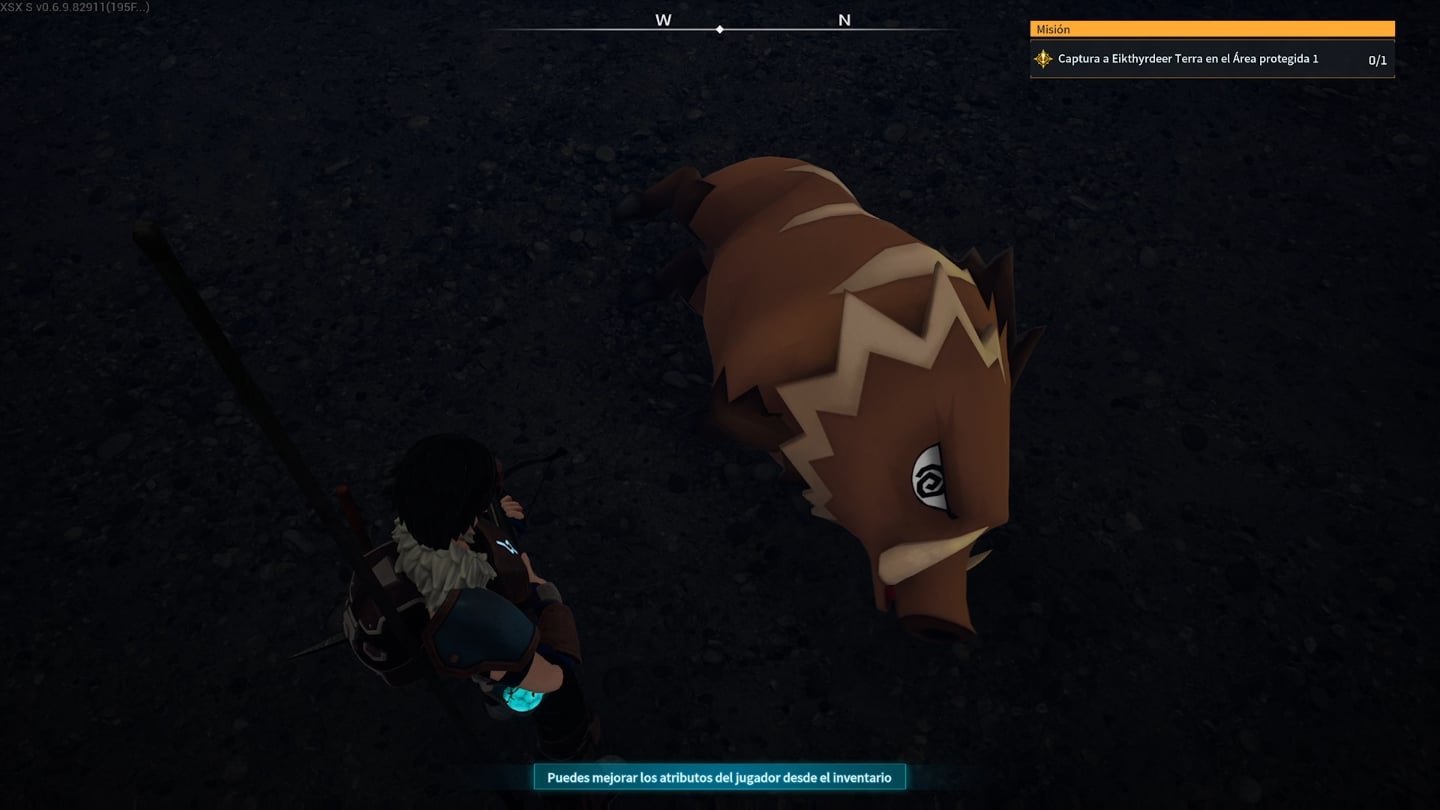1440x810 pixels.
Task: Click the player attributes inventory hint banner
Action: coord(719,777)
